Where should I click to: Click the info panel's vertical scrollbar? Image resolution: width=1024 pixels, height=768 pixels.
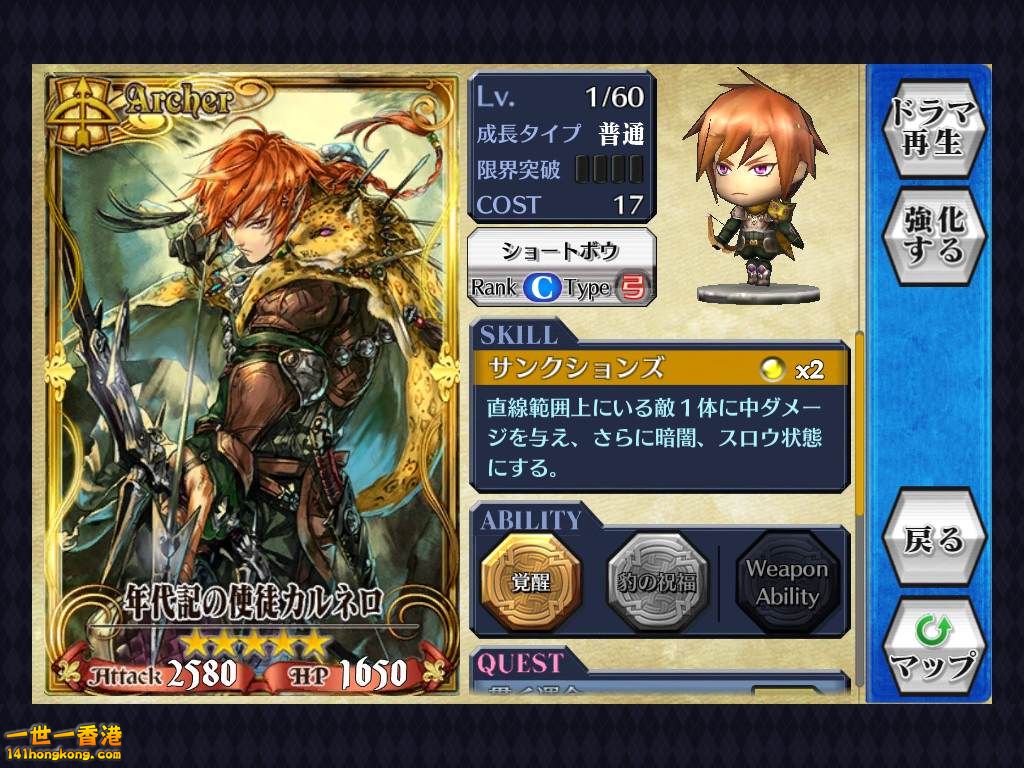pyautogui.click(x=859, y=420)
